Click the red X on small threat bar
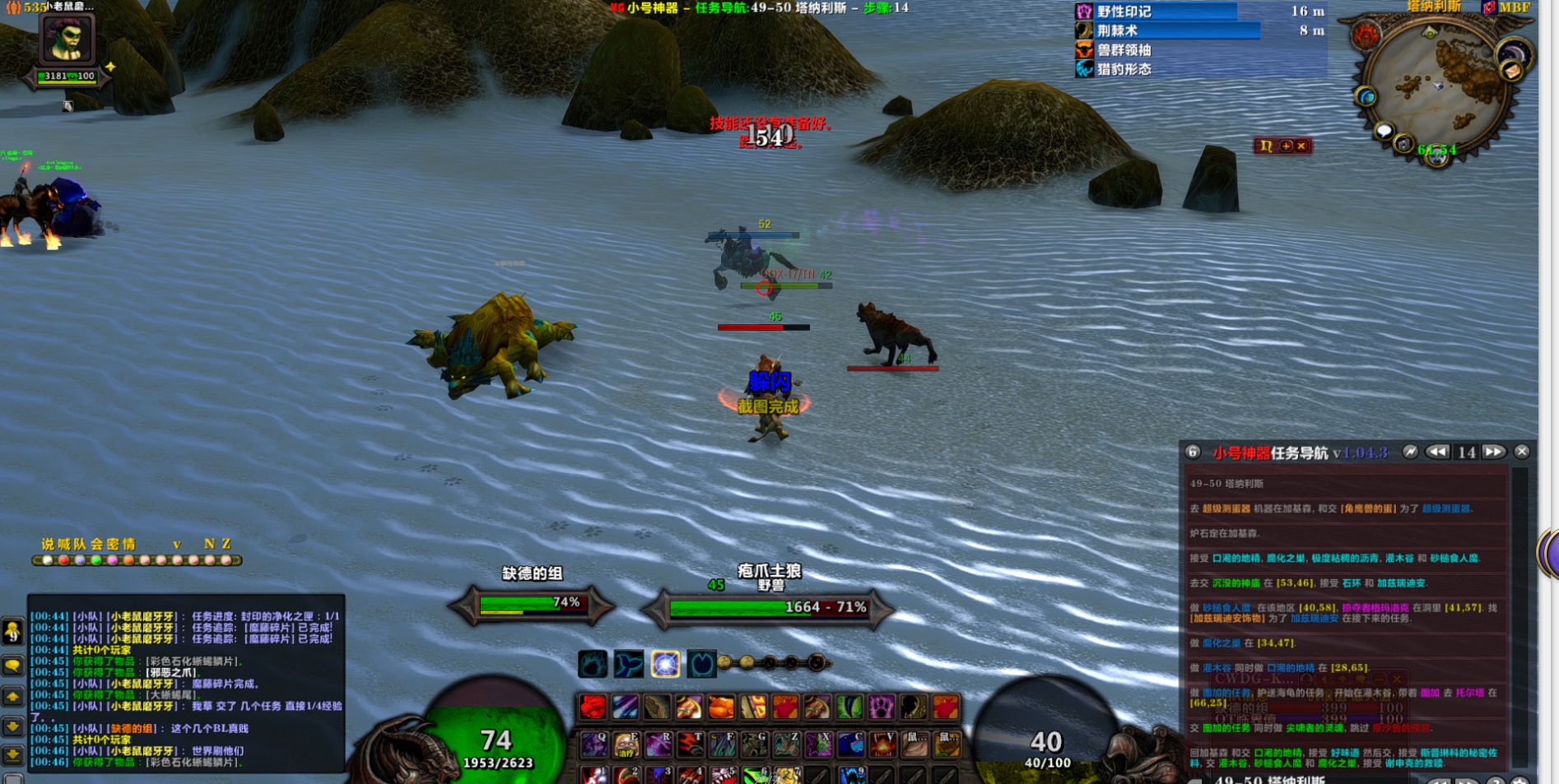Screen dimensions: 1559x784 [1301, 146]
